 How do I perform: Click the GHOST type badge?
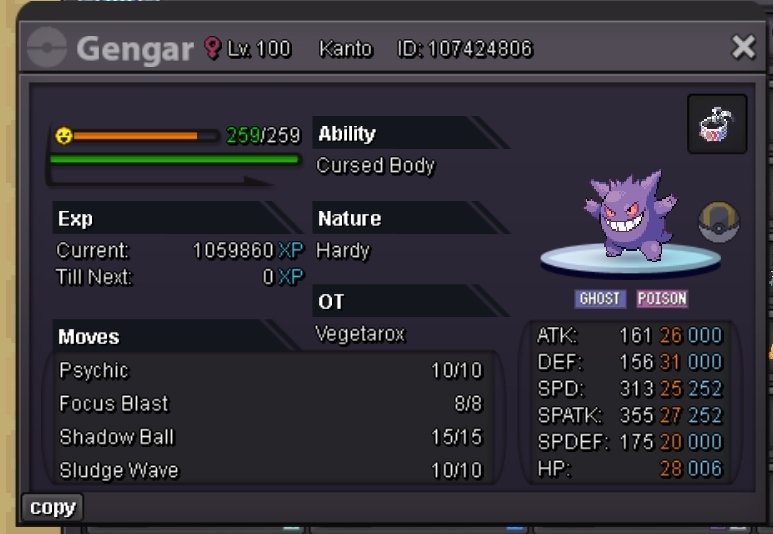(x=600, y=299)
